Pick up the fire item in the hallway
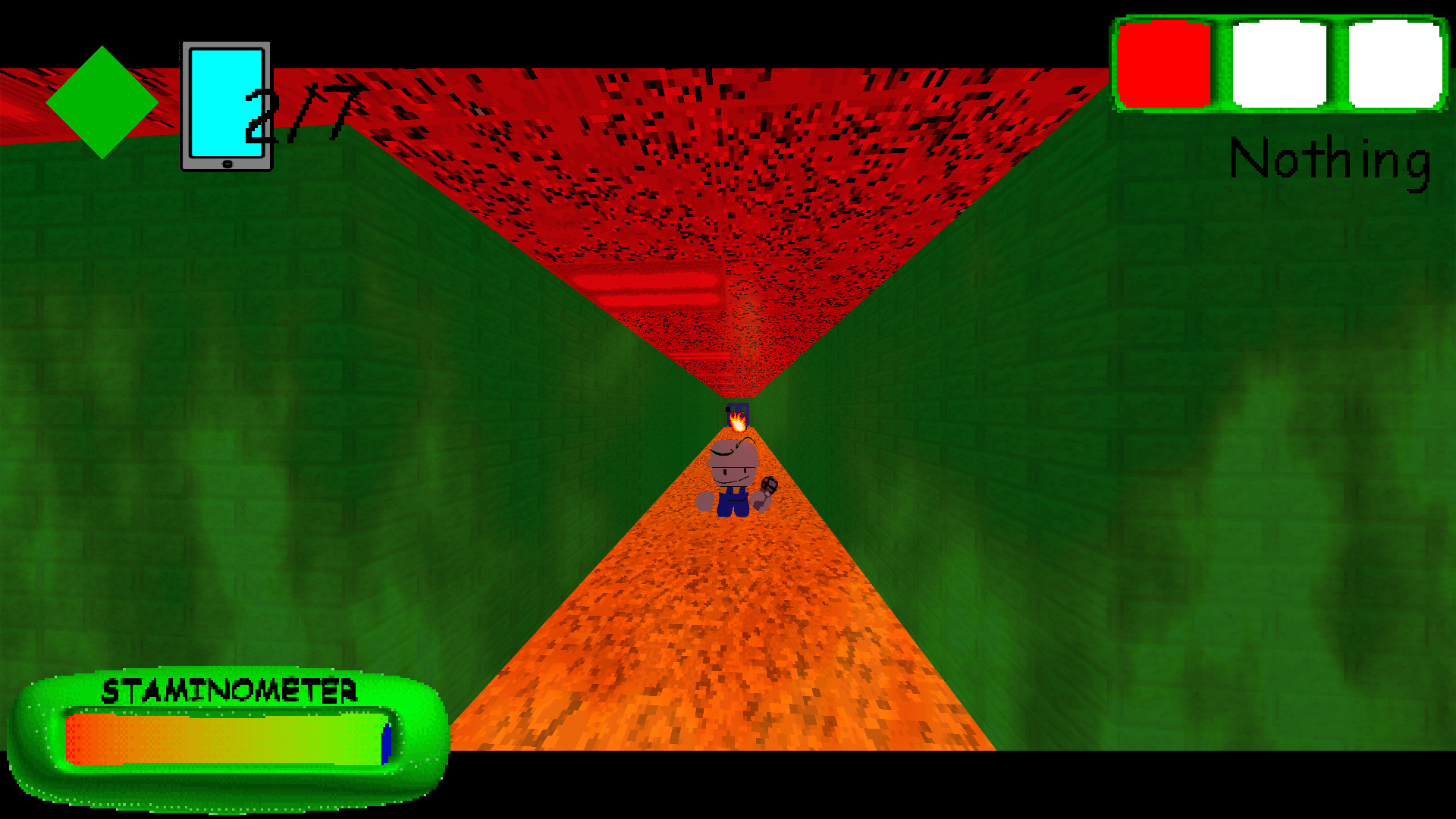This screenshot has width=1456, height=819. coord(738,422)
